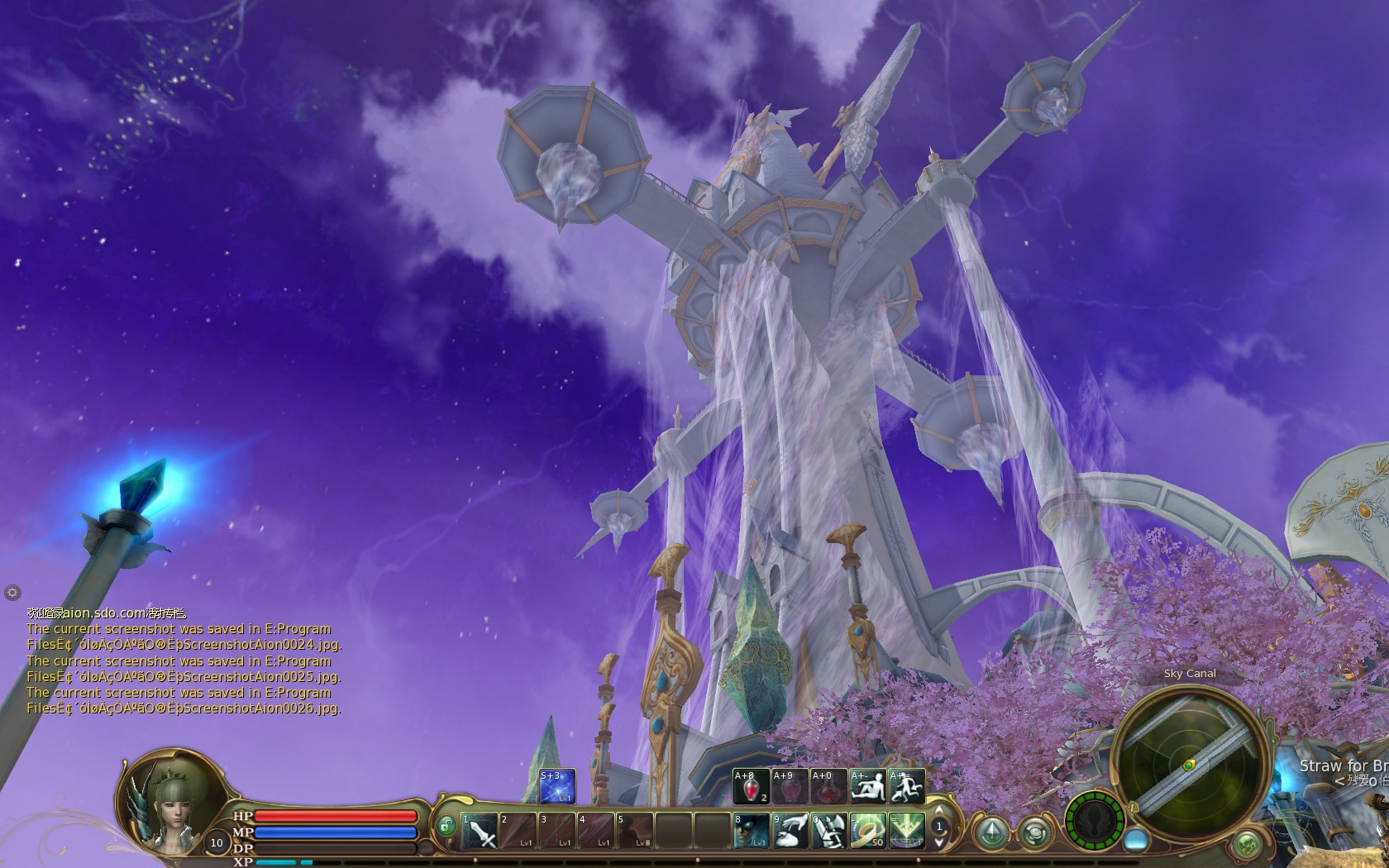Open the green up-arrow menu button
This screenshot has height=868, width=1389.
point(992,832)
